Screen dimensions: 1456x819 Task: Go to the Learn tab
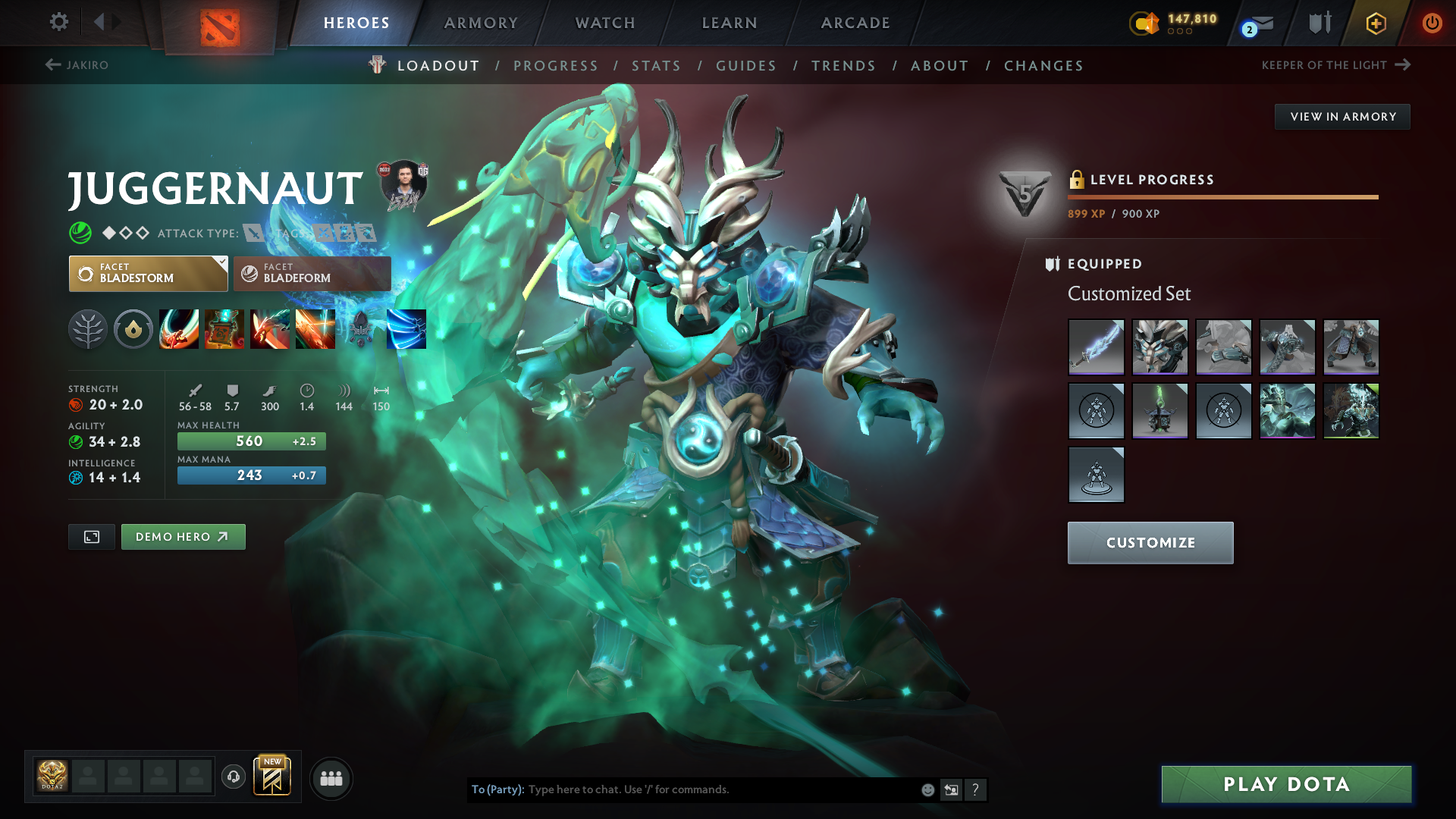[730, 23]
